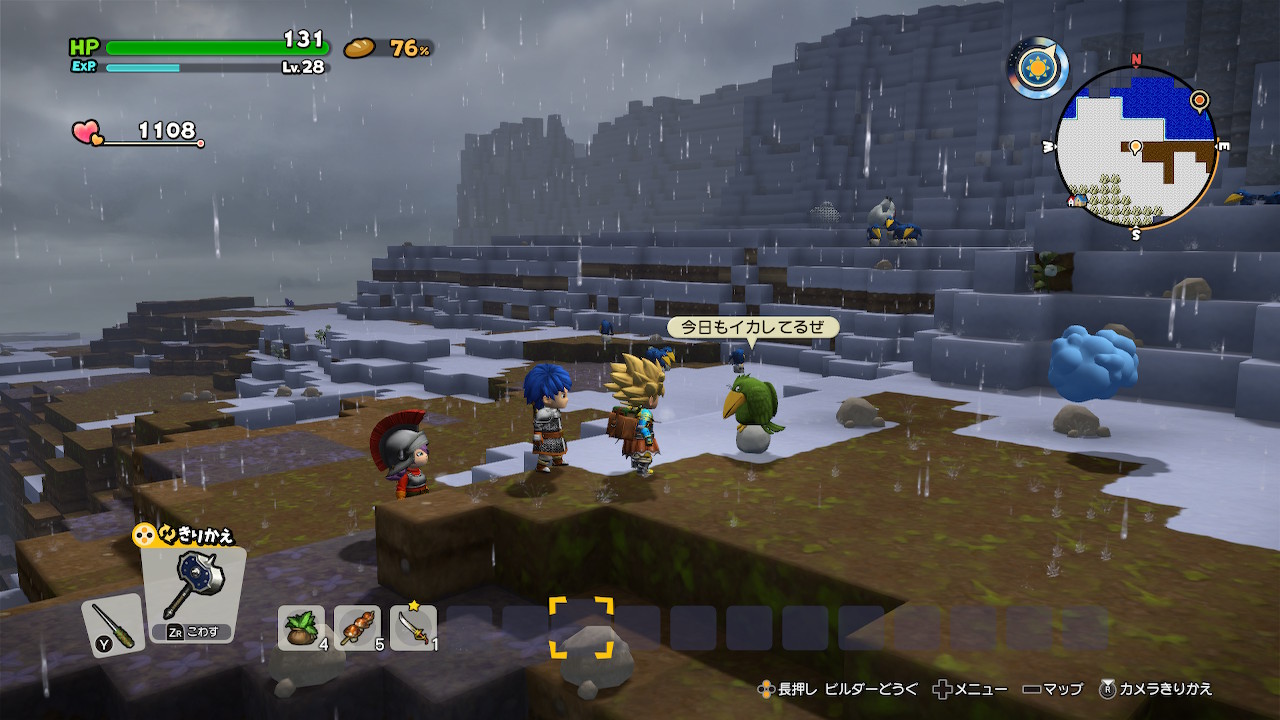
Task: Click the player position pin on minimap
Action: pos(1135,148)
